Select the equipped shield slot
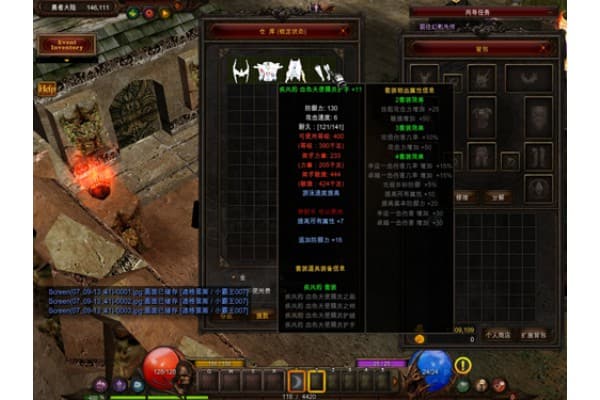Image resolution: width=600 pixels, height=400 pixels. coord(539,116)
